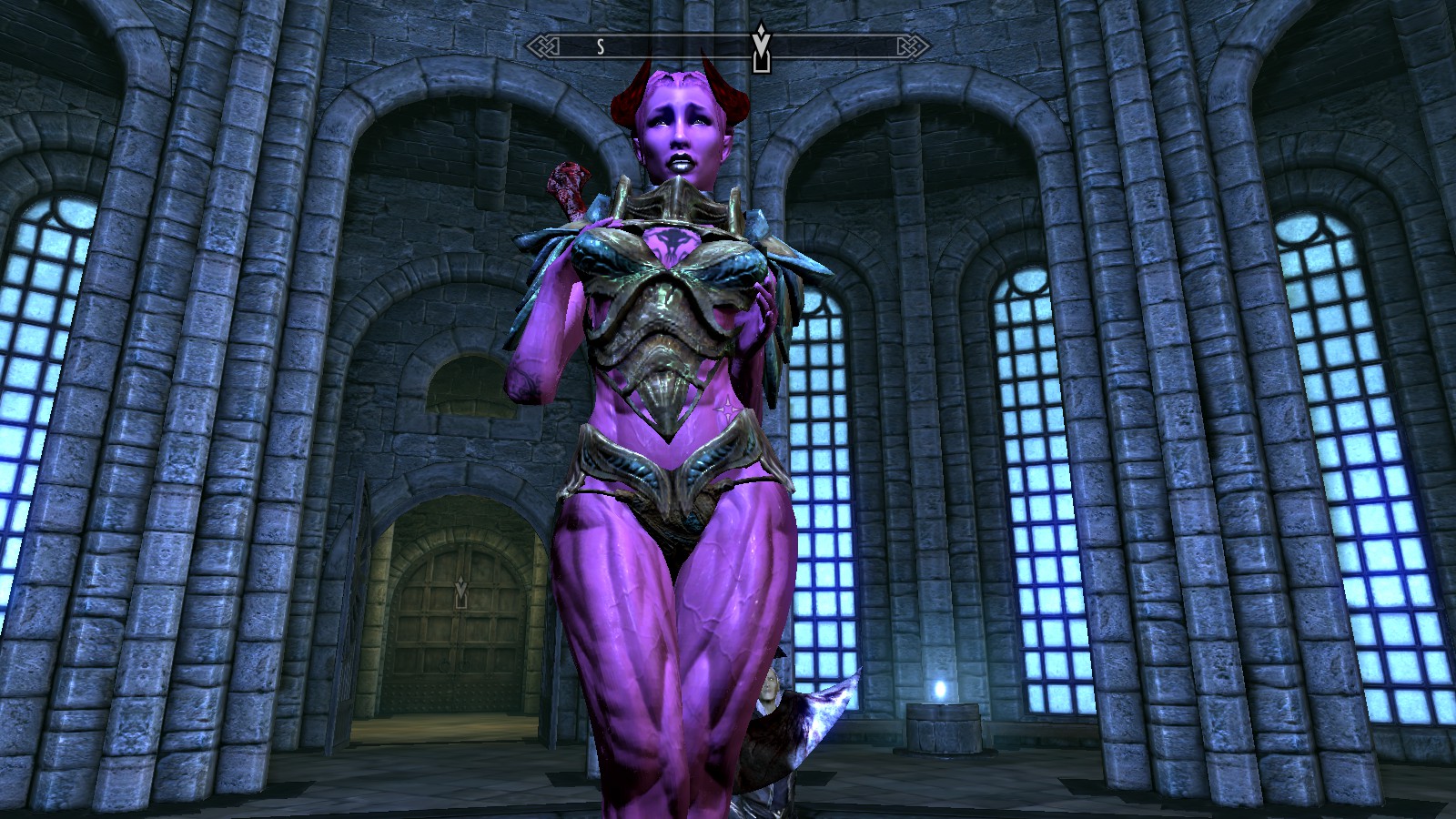1456x819 pixels.
Task: Click the floating quest marker over the door
Action: [x=461, y=595]
